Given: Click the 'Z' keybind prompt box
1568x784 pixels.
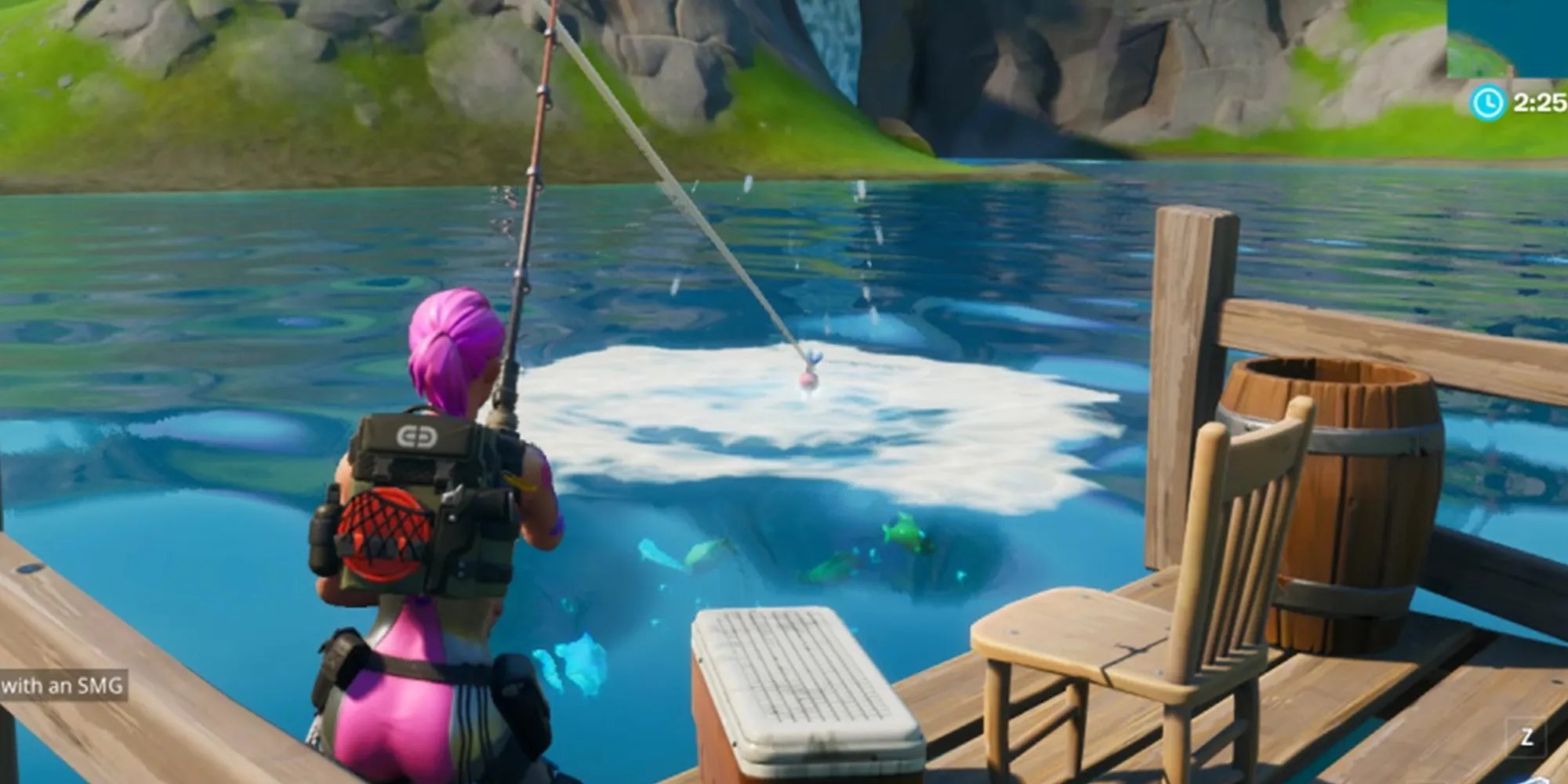Looking at the screenshot, I should click(1527, 738).
